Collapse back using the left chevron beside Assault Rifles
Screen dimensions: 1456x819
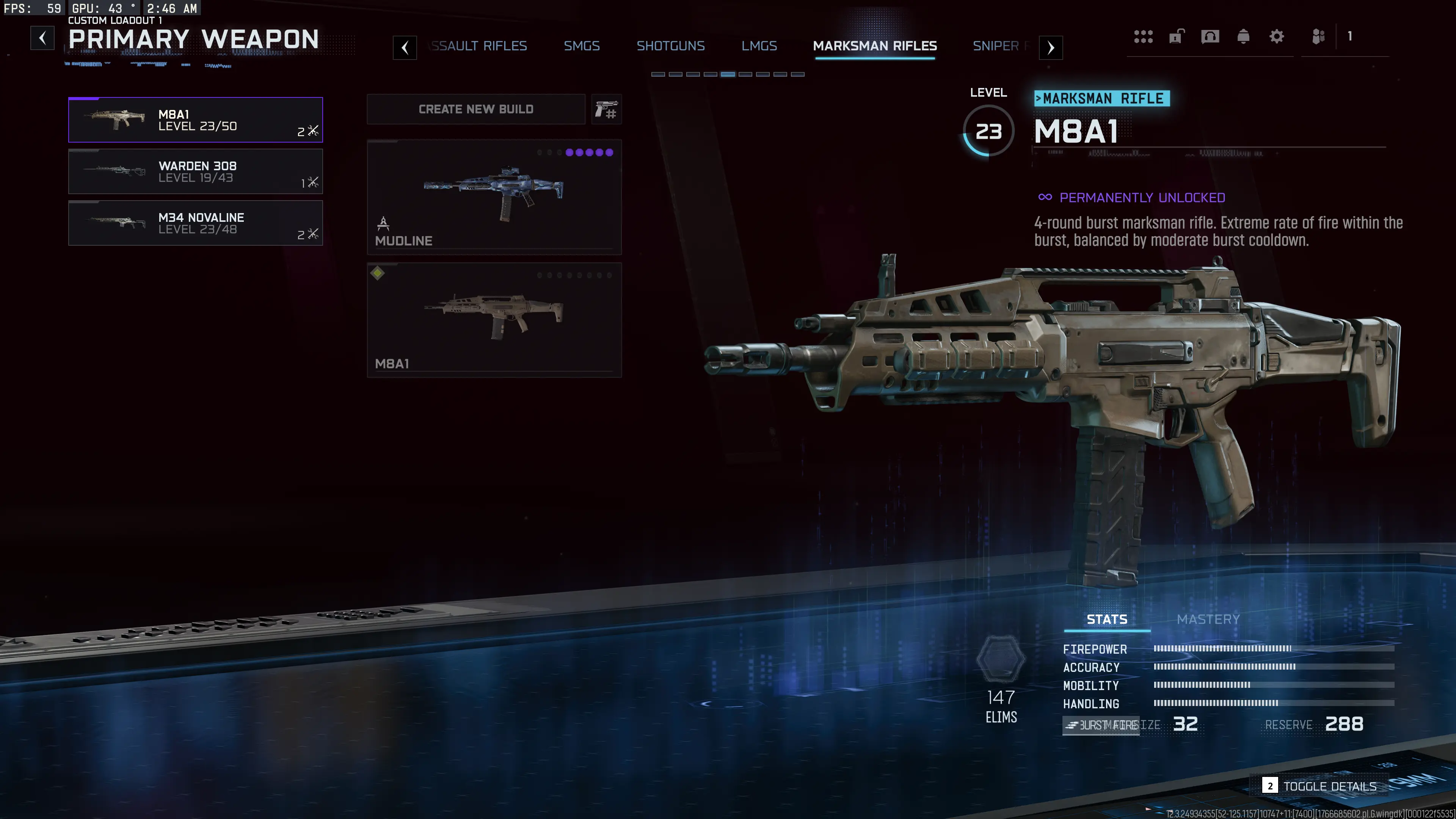(x=405, y=47)
